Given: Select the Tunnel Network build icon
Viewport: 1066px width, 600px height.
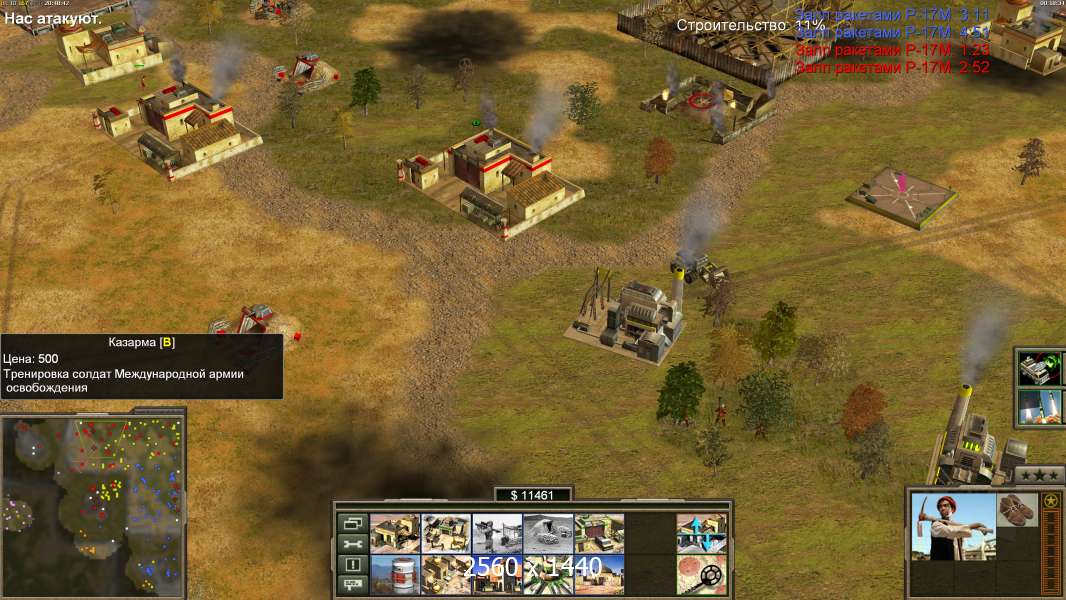Looking at the screenshot, I should tap(548, 534).
